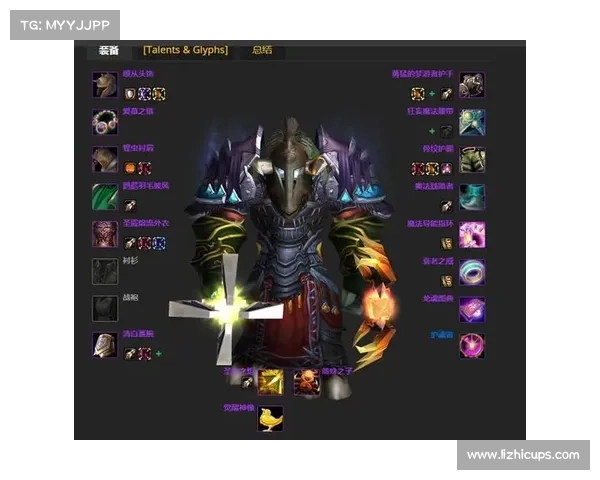This screenshot has width=600, height=480.
Task: Select the gloves slot icon
Action: 472,85
